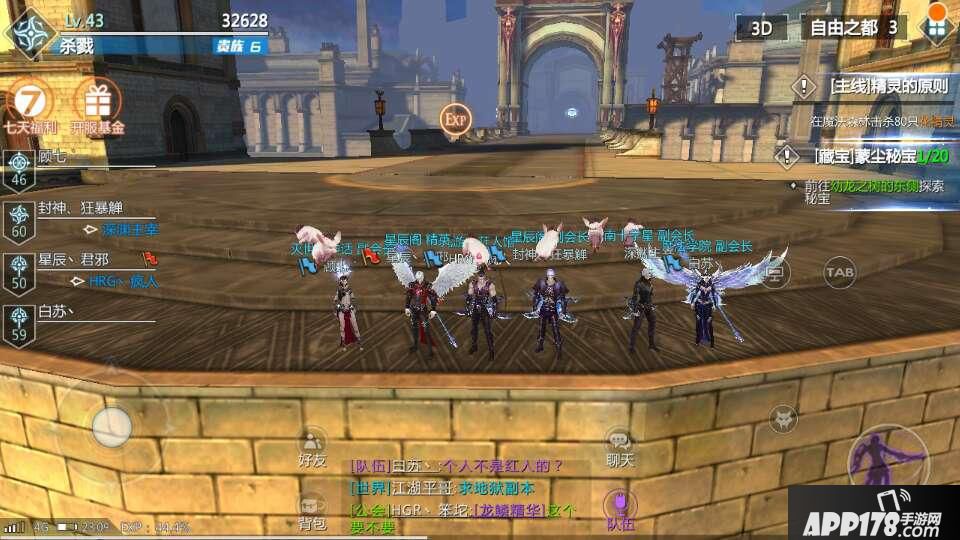This screenshot has height=540, width=960.
Task: Open the 背包 bag inventory
Action: 312,508
